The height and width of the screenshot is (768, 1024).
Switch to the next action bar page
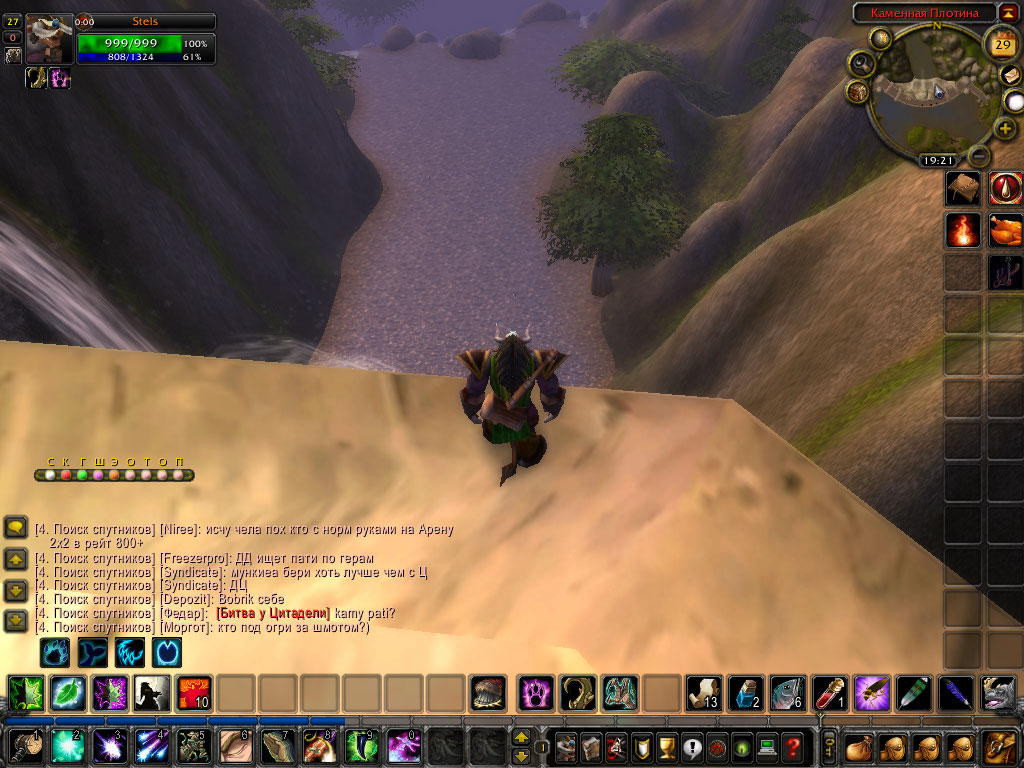coord(521,738)
